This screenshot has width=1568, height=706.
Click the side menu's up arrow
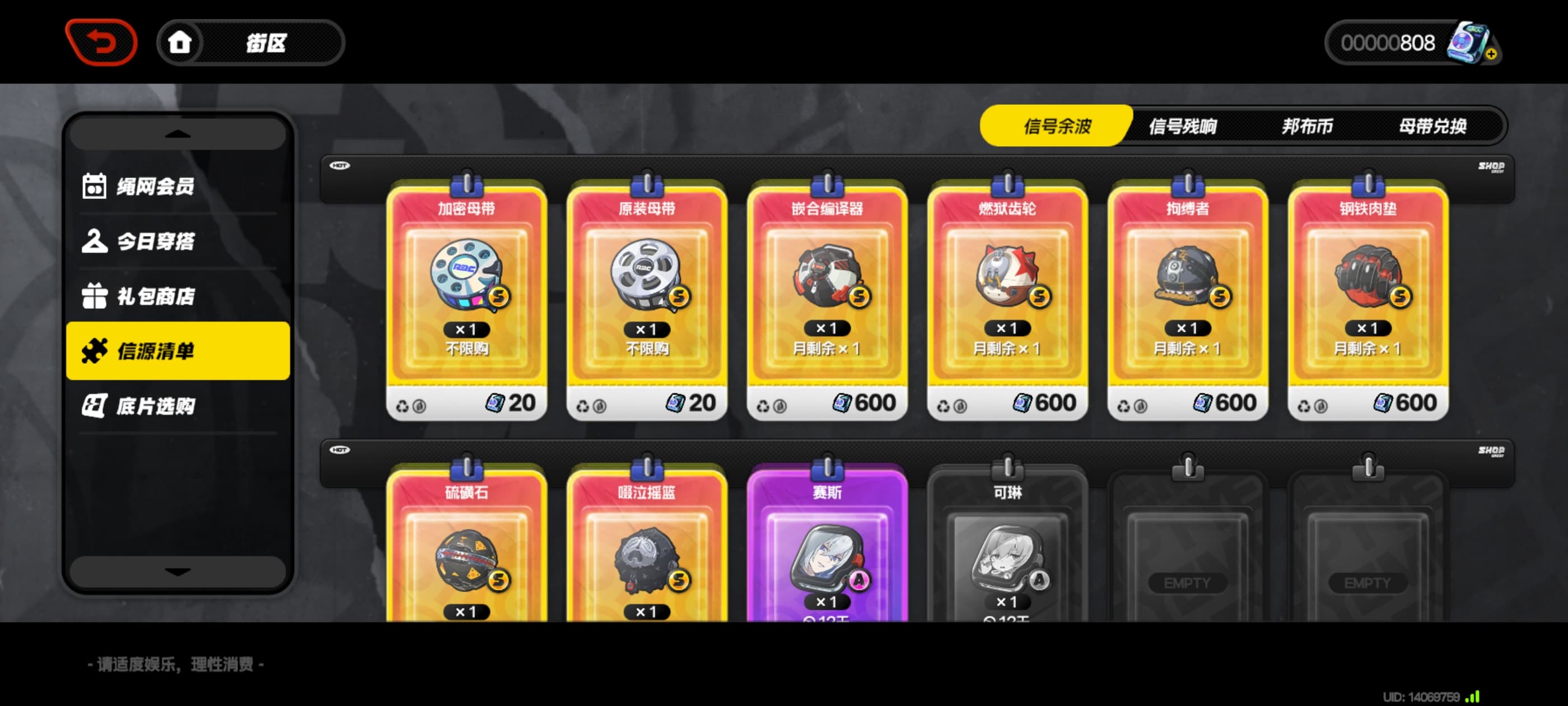tap(177, 133)
